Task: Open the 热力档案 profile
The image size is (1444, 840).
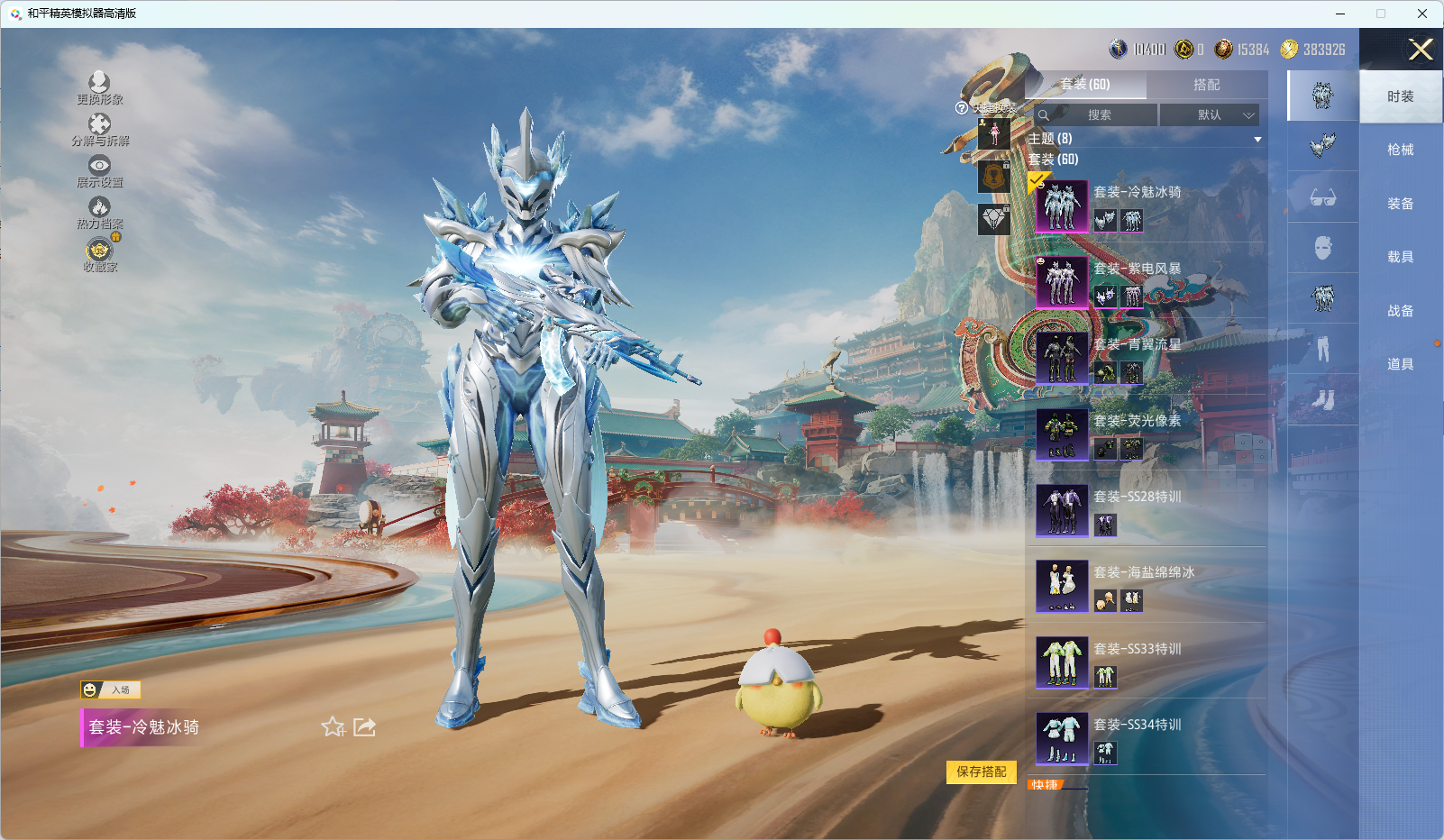Action: point(99,212)
